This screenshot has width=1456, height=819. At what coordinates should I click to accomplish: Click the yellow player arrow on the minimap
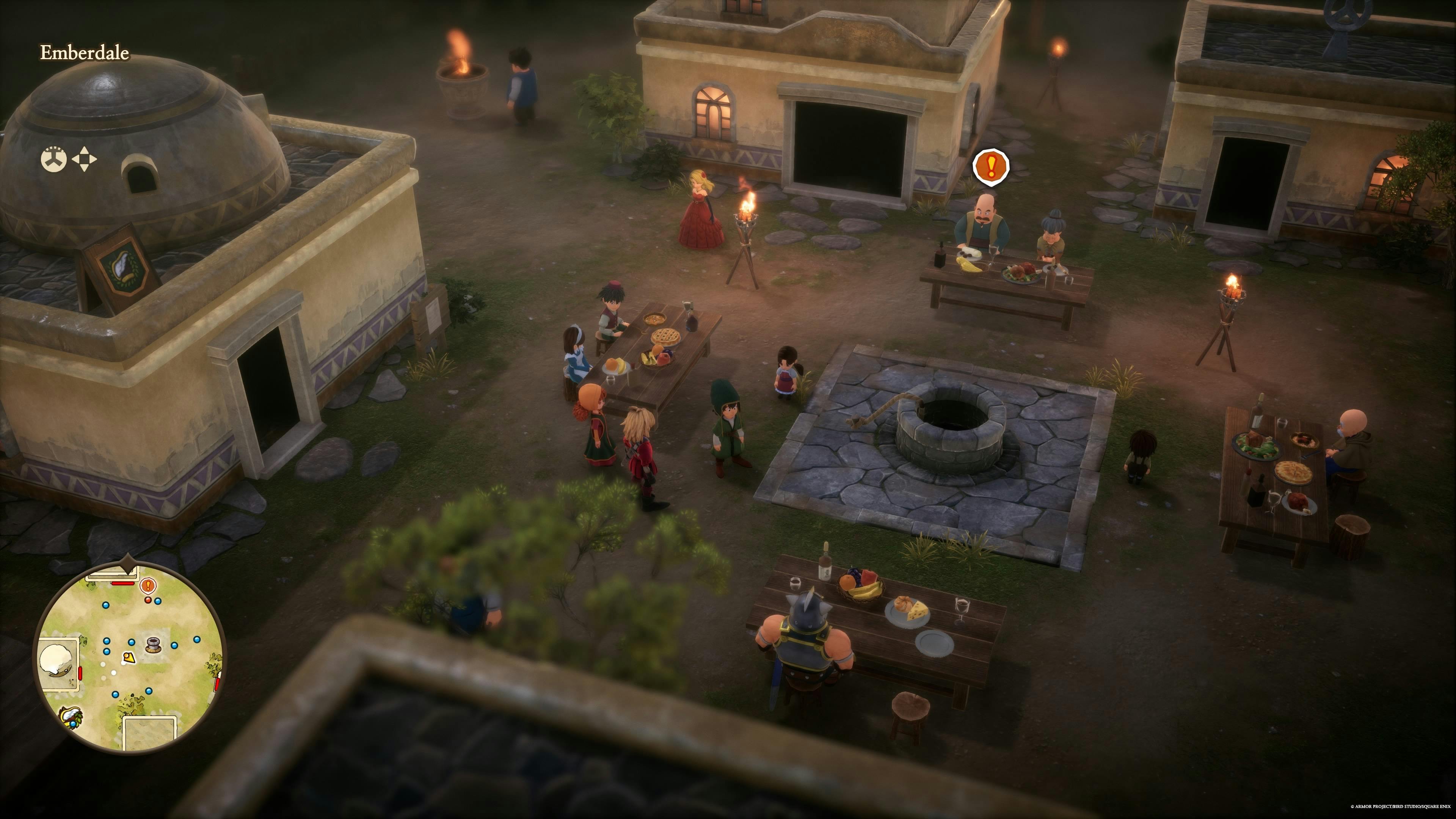point(129,657)
